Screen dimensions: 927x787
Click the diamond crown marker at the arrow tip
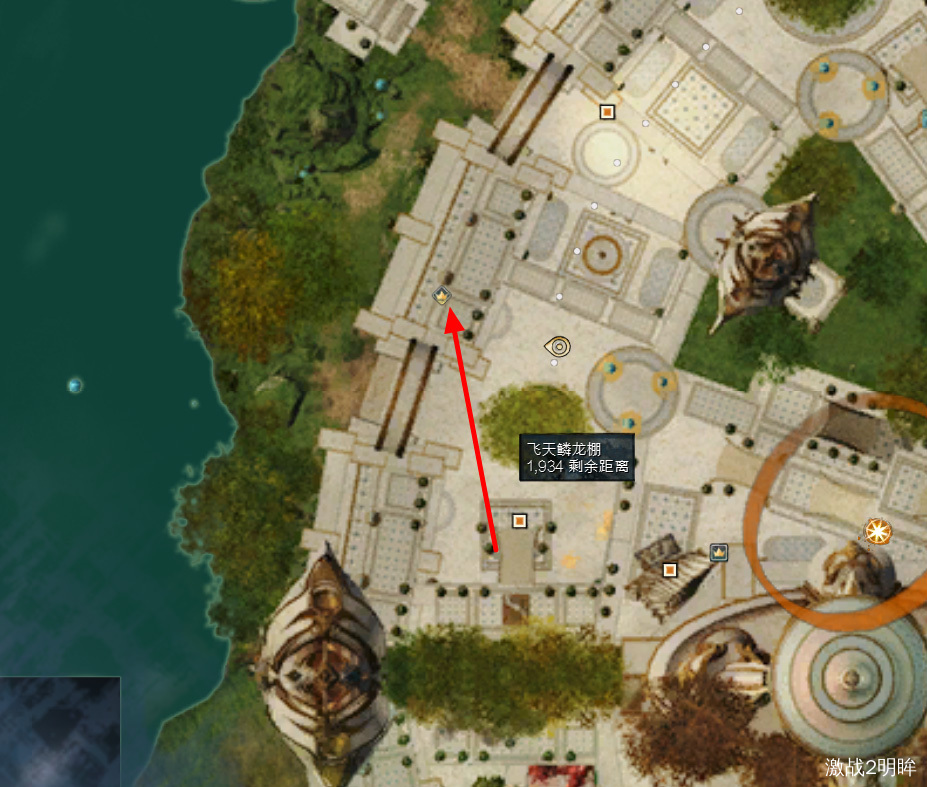point(442,295)
